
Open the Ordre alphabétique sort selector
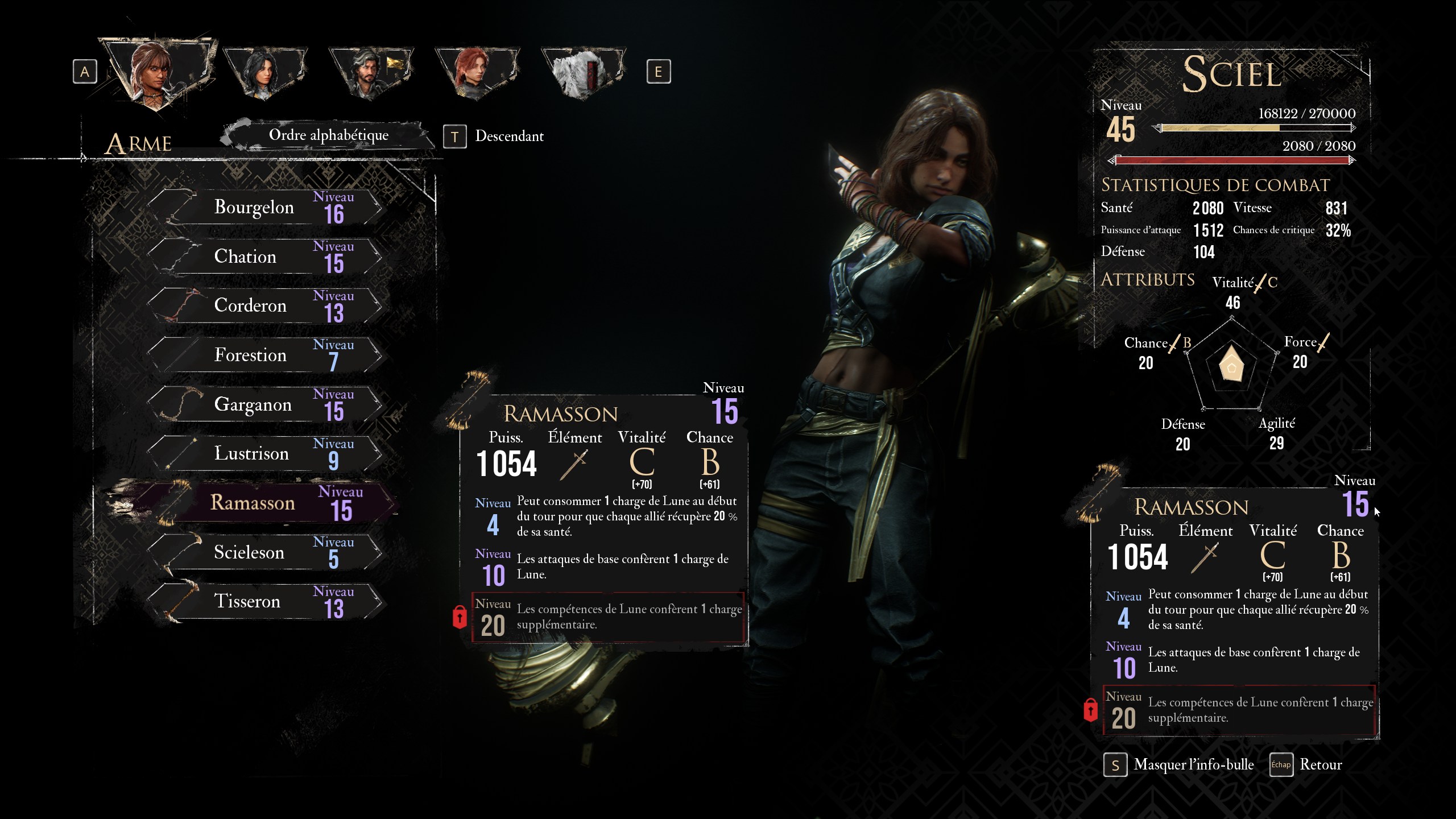pos(328,135)
